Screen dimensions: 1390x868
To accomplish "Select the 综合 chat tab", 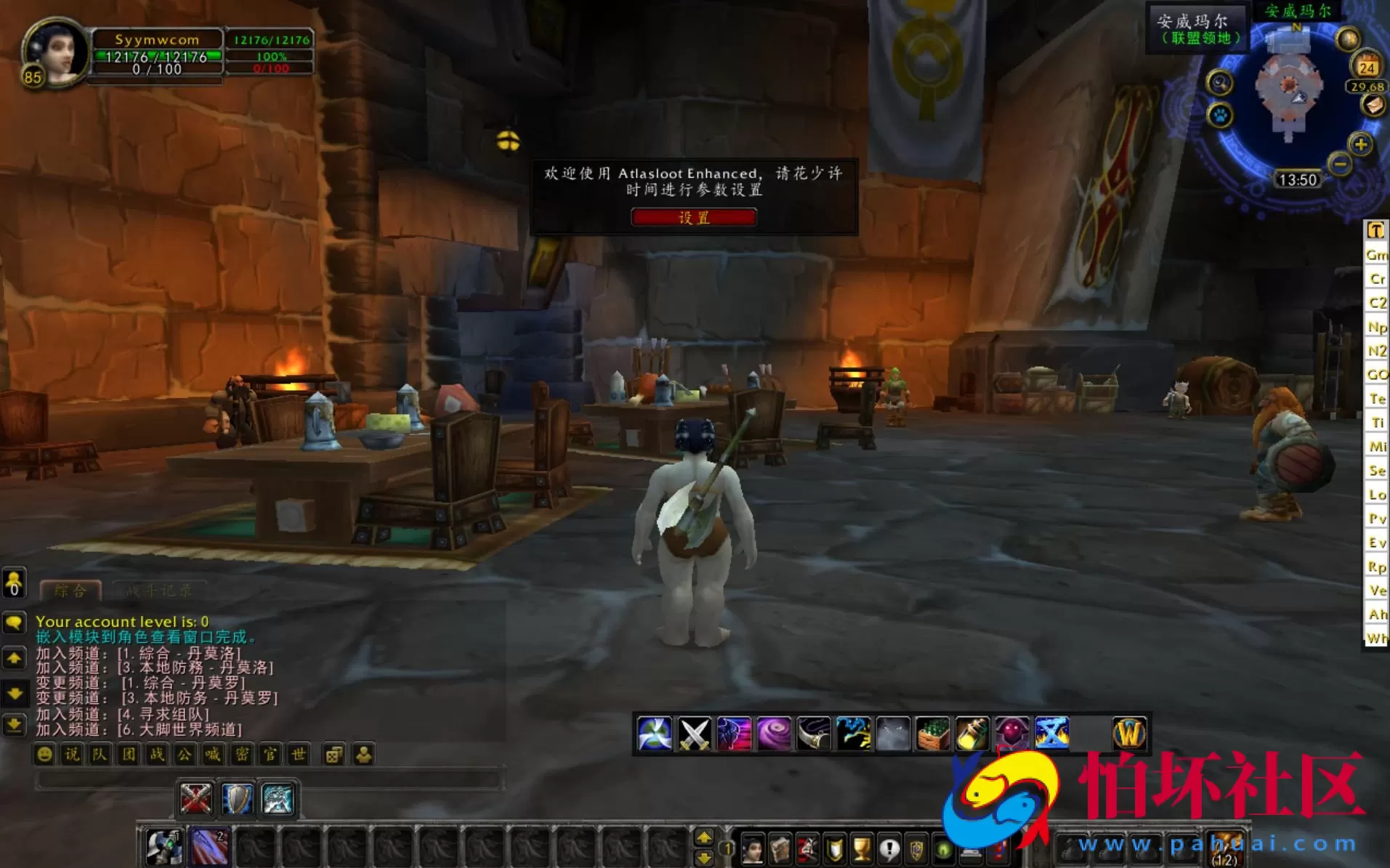I will (69, 591).
